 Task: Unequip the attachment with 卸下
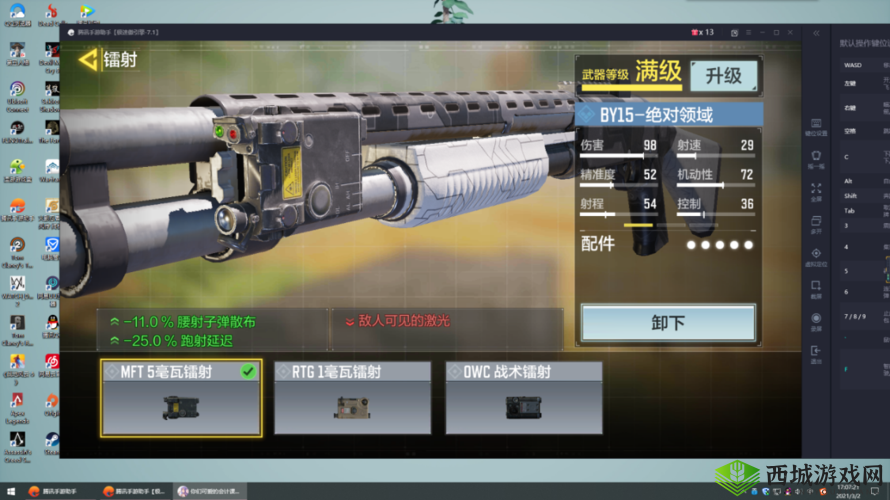click(x=668, y=323)
